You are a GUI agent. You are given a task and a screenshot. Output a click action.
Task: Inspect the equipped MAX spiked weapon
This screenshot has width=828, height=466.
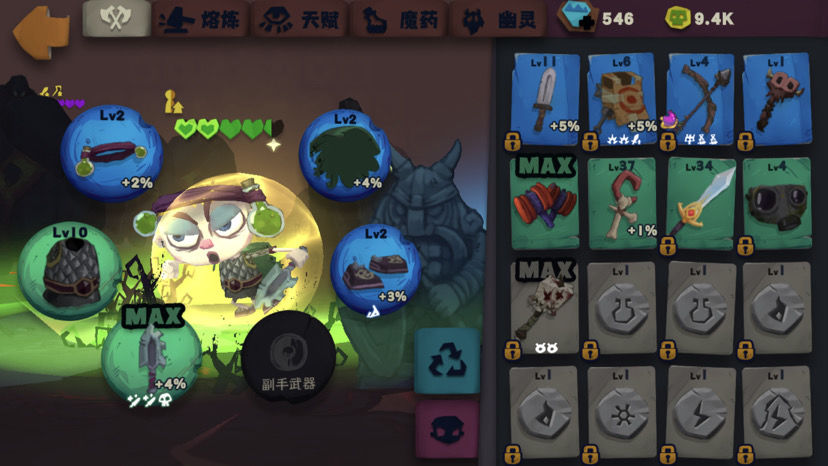tap(150, 353)
